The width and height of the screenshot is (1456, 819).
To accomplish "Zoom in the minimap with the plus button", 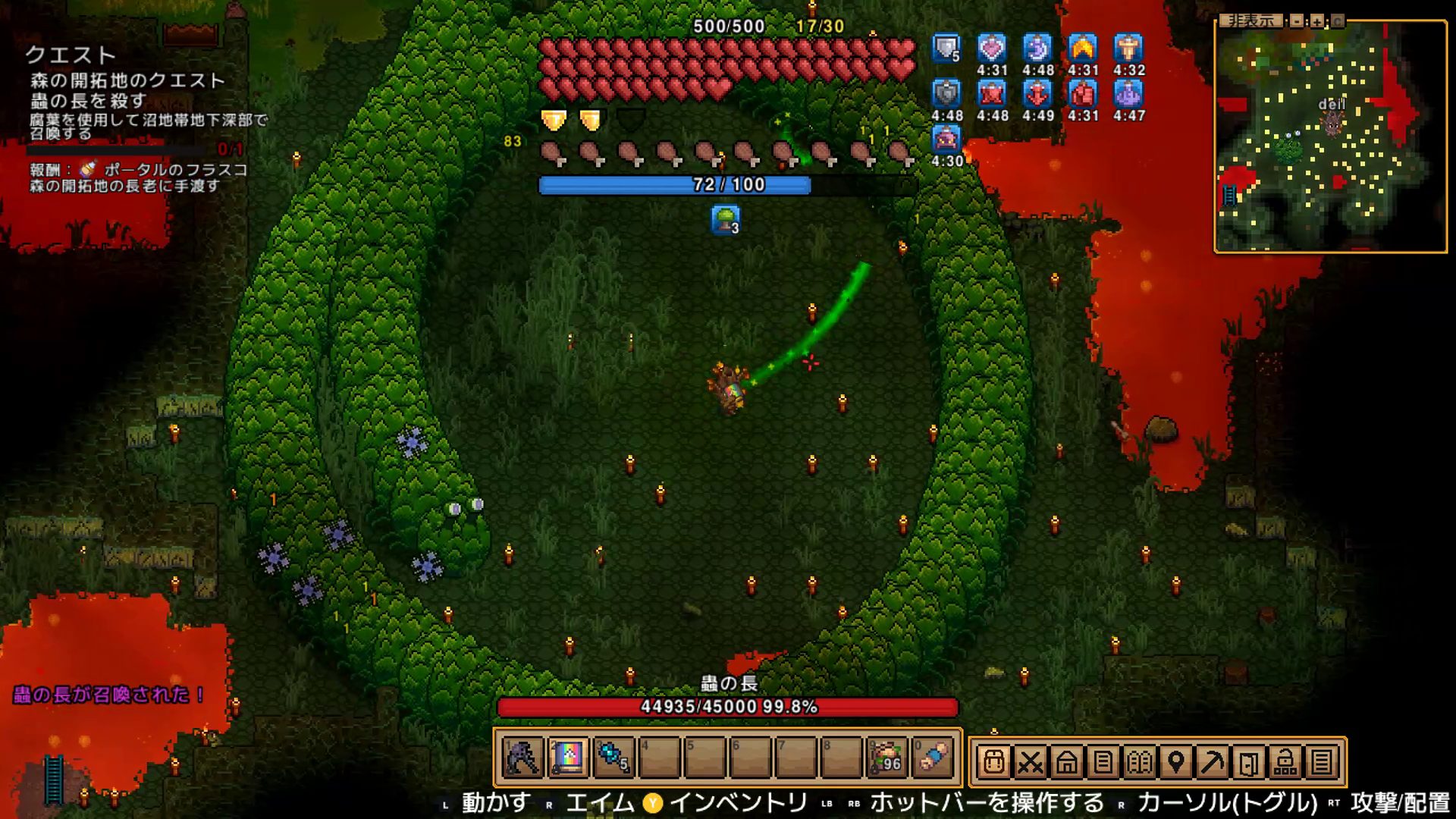I will (x=1317, y=21).
